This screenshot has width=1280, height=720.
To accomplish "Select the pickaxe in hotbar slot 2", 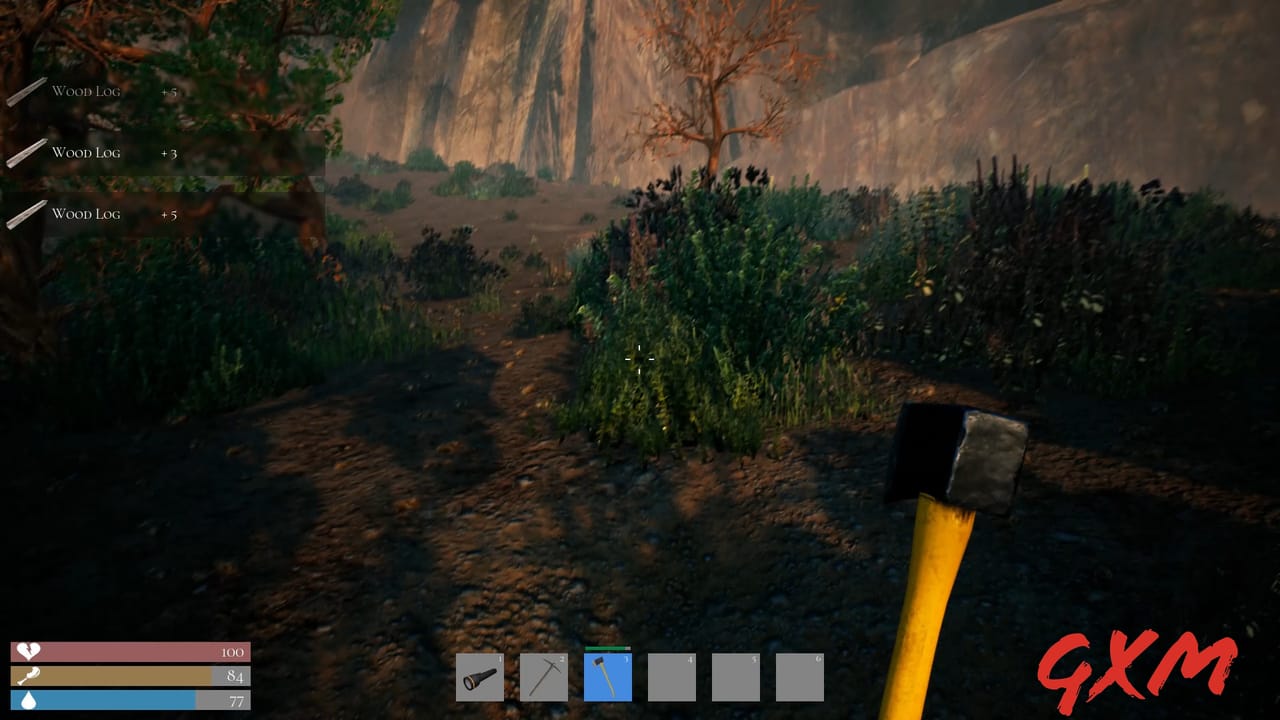I will click(x=542, y=677).
